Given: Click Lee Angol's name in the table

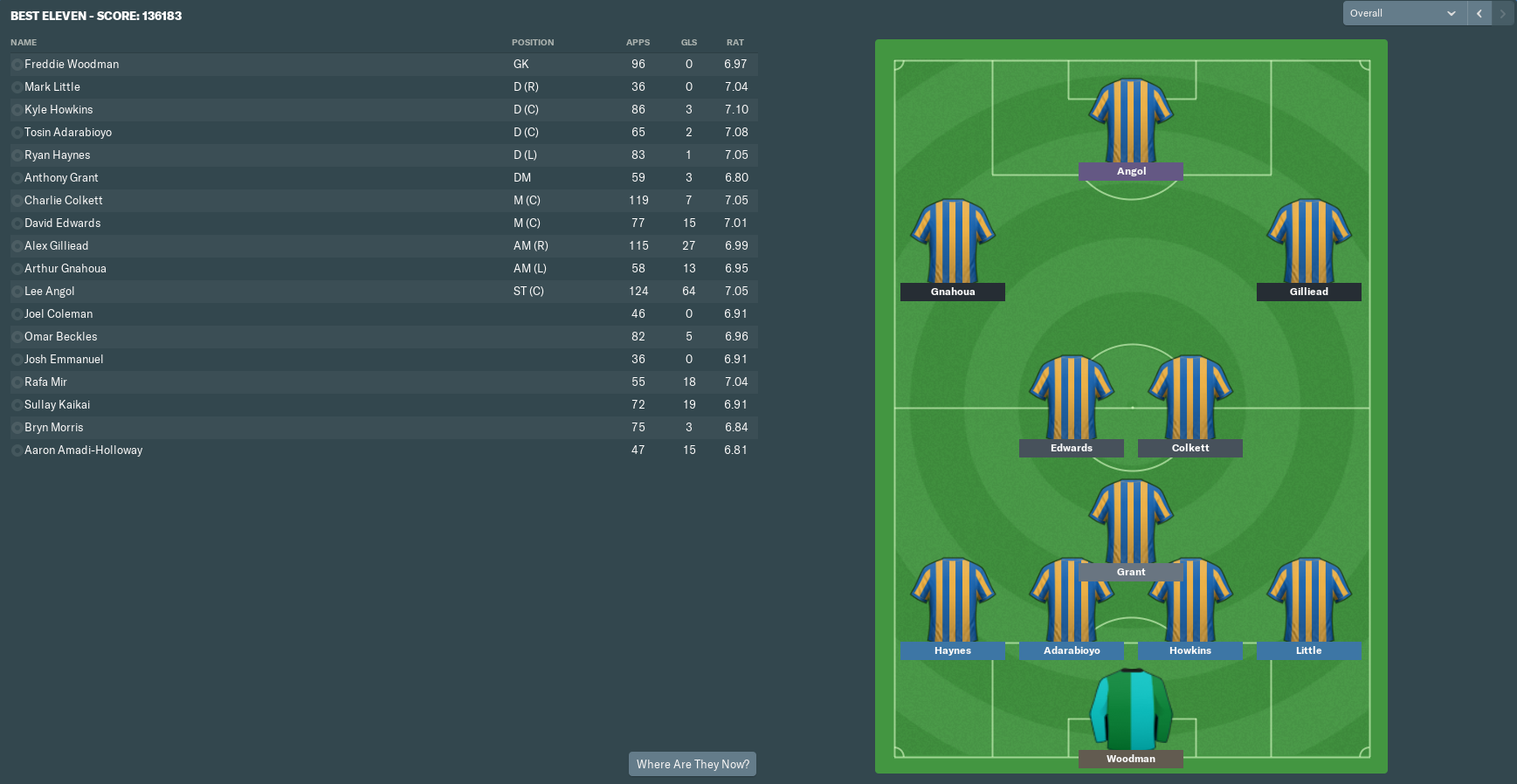Looking at the screenshot, I should 50,291.
